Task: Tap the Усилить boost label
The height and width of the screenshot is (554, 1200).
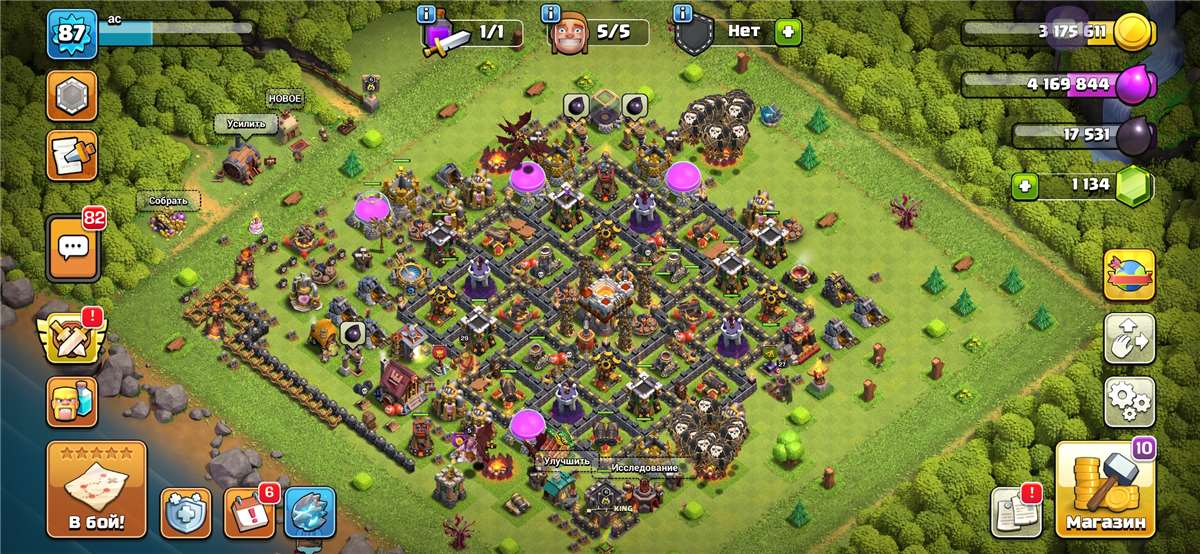Action: [x=246, y=124]
